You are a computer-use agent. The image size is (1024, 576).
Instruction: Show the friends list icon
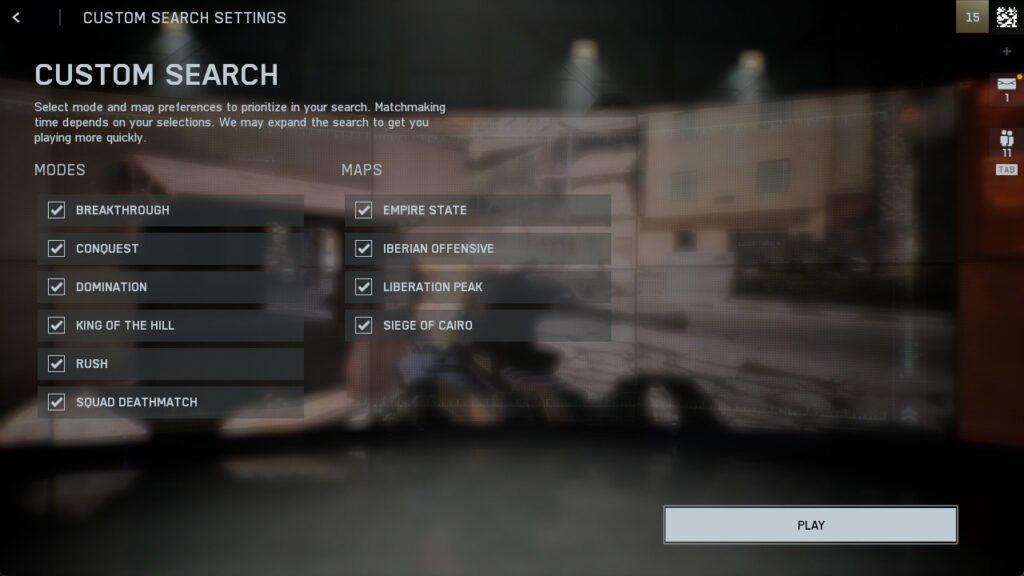(x=1006, y=142)
